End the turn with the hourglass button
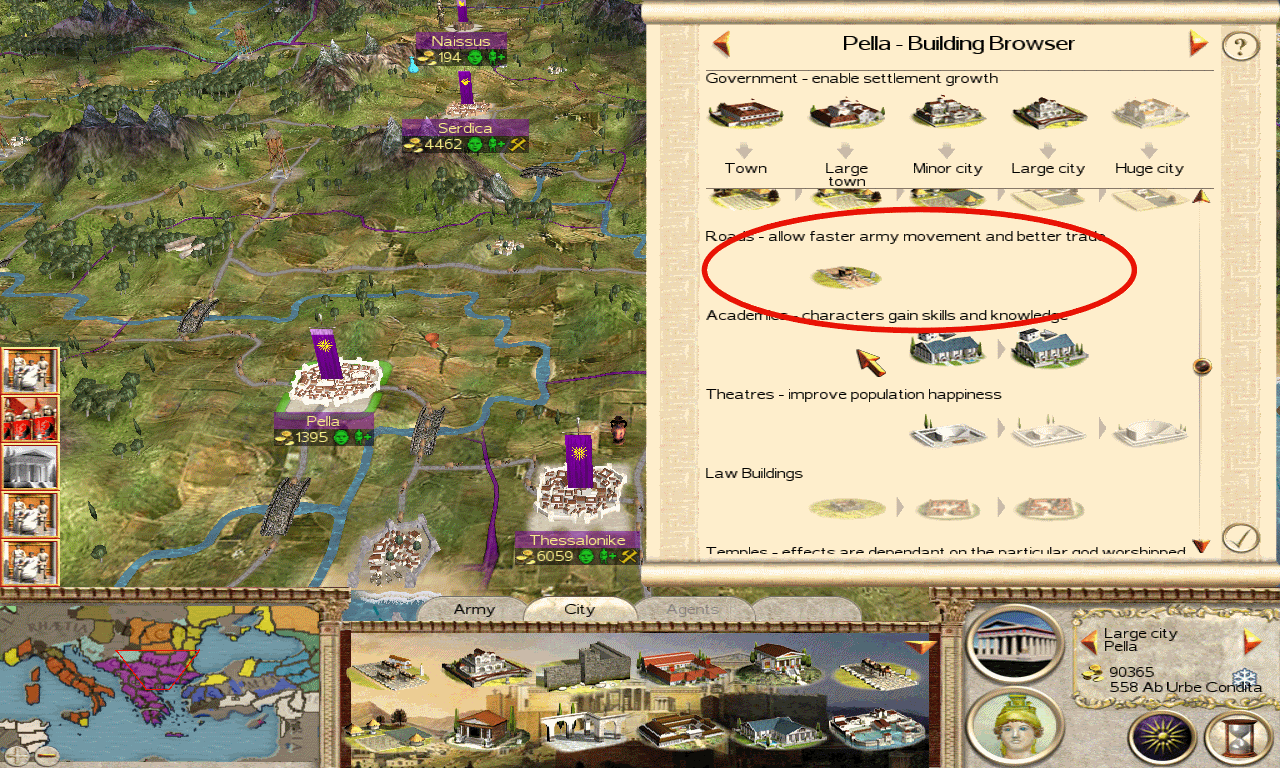 (1237, 738)
